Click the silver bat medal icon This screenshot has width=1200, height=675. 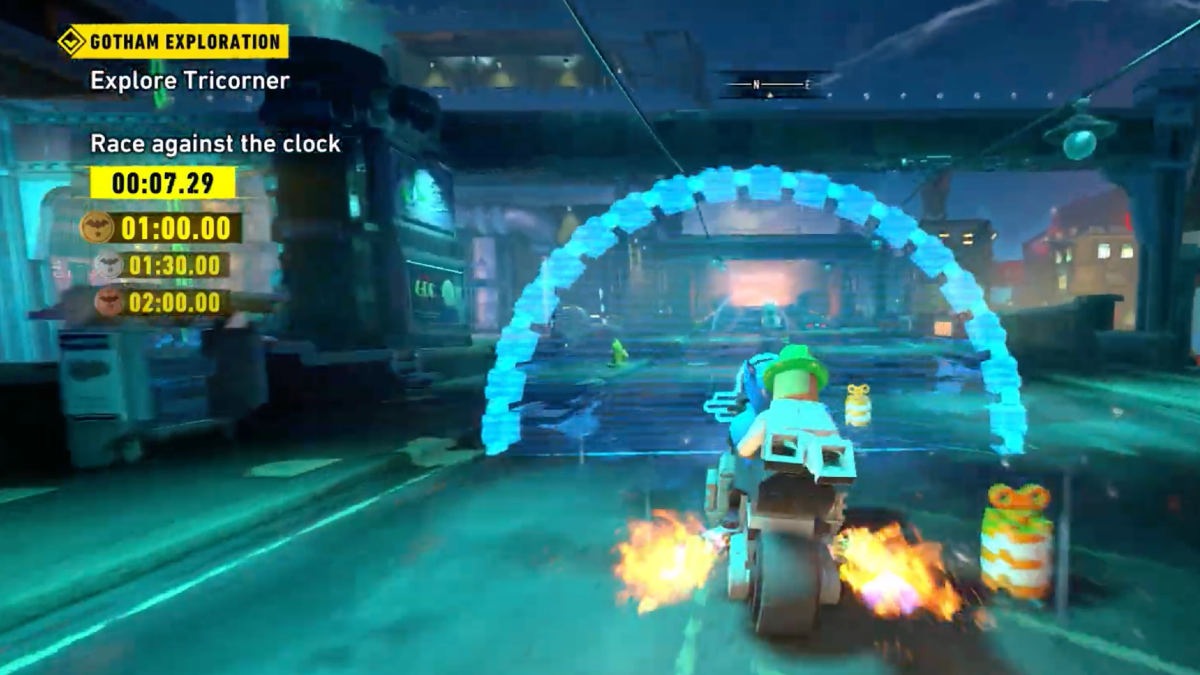point(107,265)
